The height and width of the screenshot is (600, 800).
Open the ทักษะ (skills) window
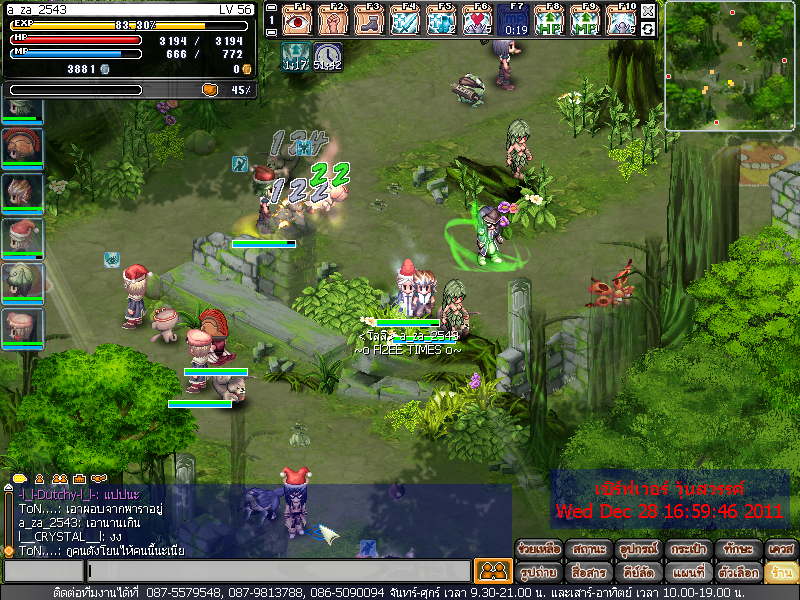(x=735, y=550)
